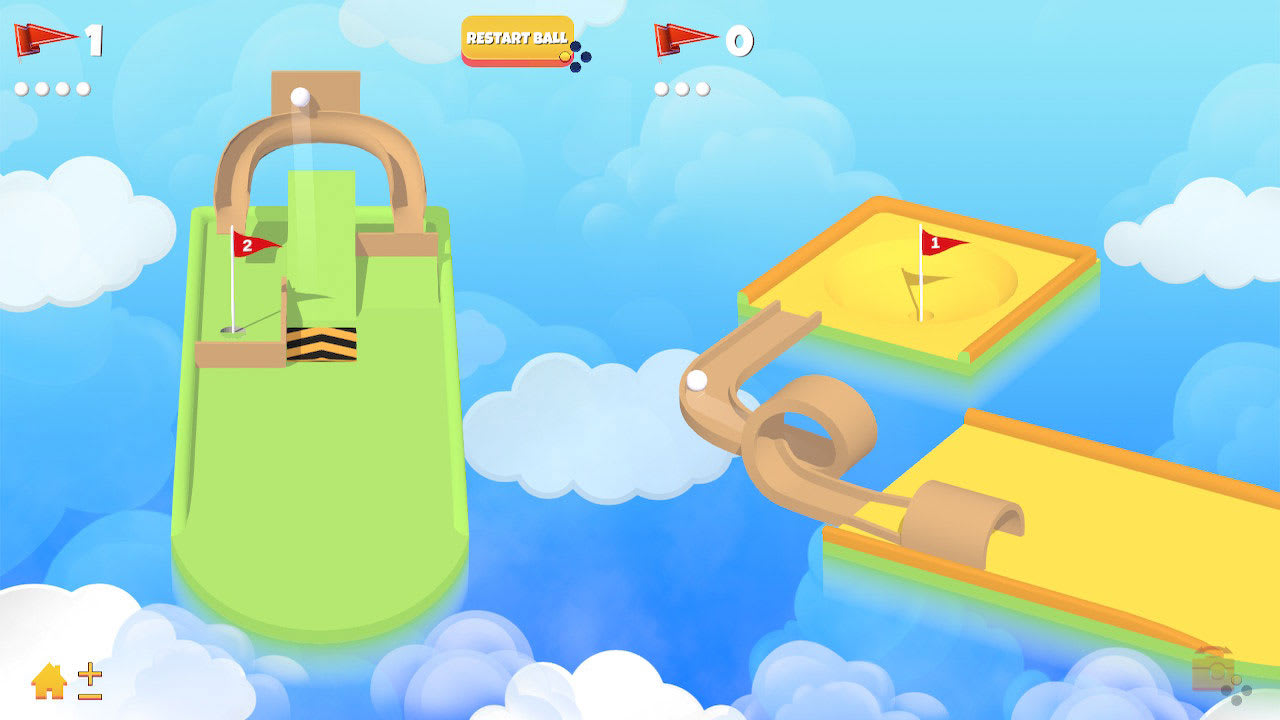Image resolution: width=1280 pixels, height=720 pixels.
Task: Click the red flag marking hole 2
Action: click(250, 245)
